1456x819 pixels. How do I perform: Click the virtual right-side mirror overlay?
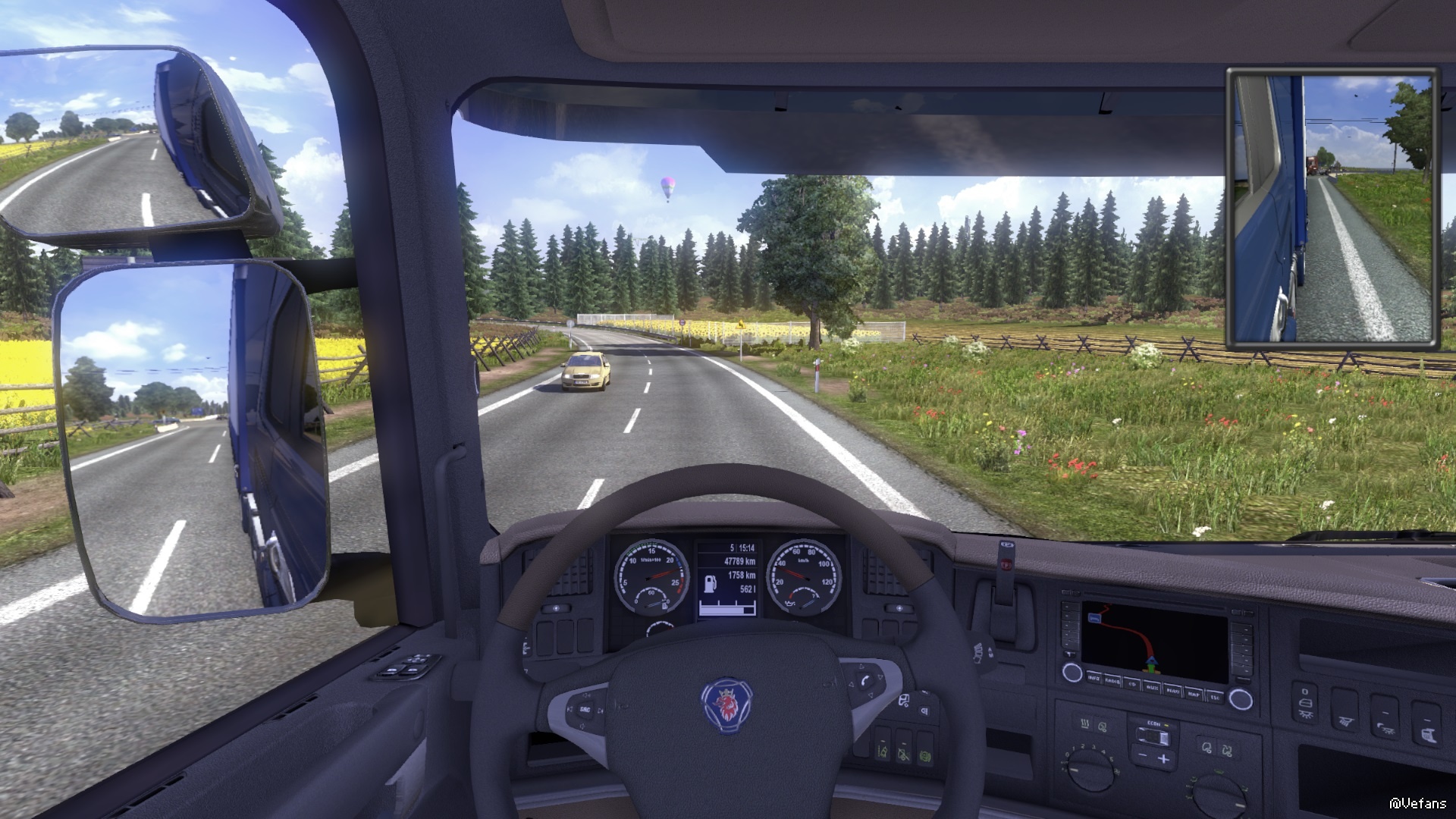pos(1332,209)
